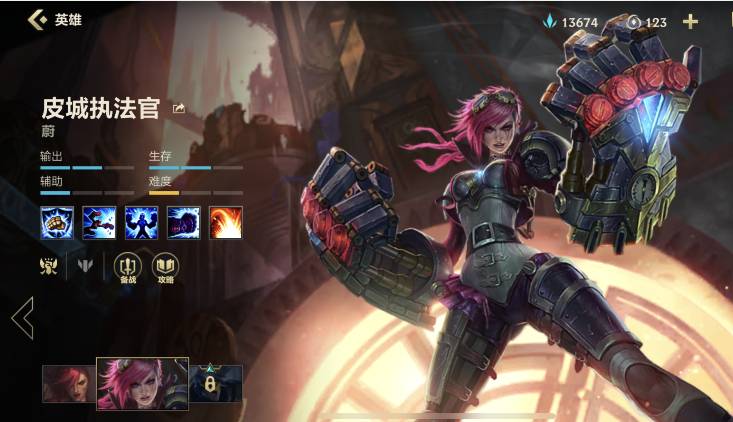This screenshot has width=733, height=422.
Task: View the shield fist passive skill
Action: coord(57,222)
